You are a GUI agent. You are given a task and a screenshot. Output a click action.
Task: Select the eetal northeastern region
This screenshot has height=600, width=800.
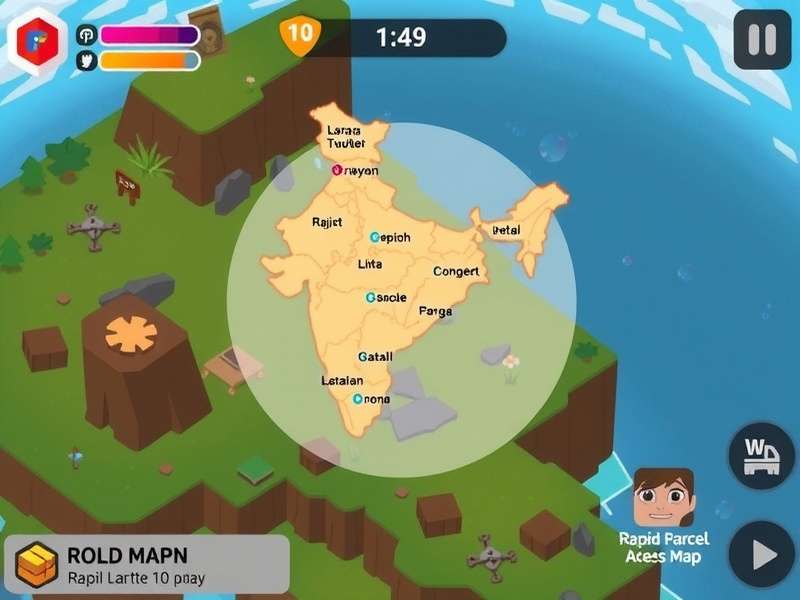point(507,231)
